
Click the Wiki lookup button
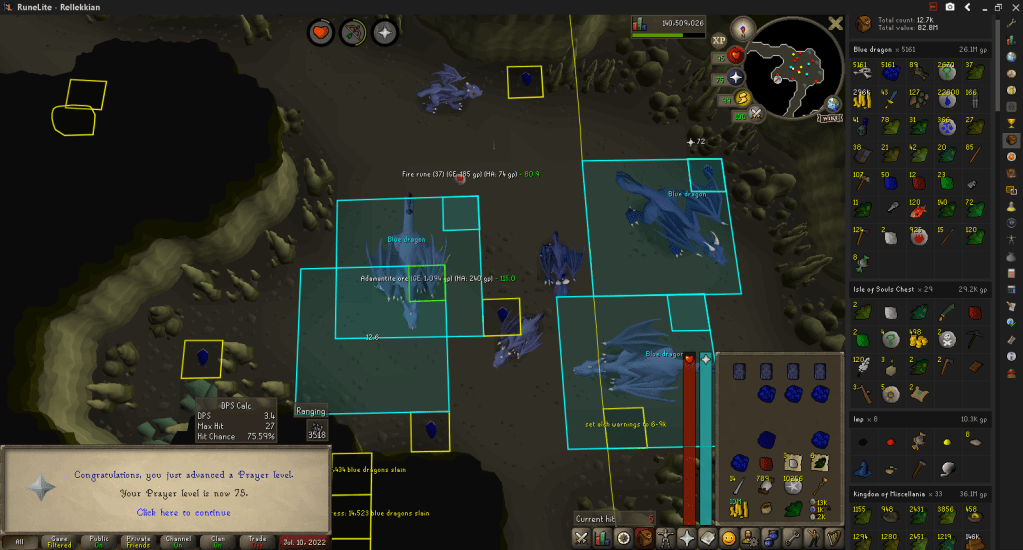click(x=828, y=117)
